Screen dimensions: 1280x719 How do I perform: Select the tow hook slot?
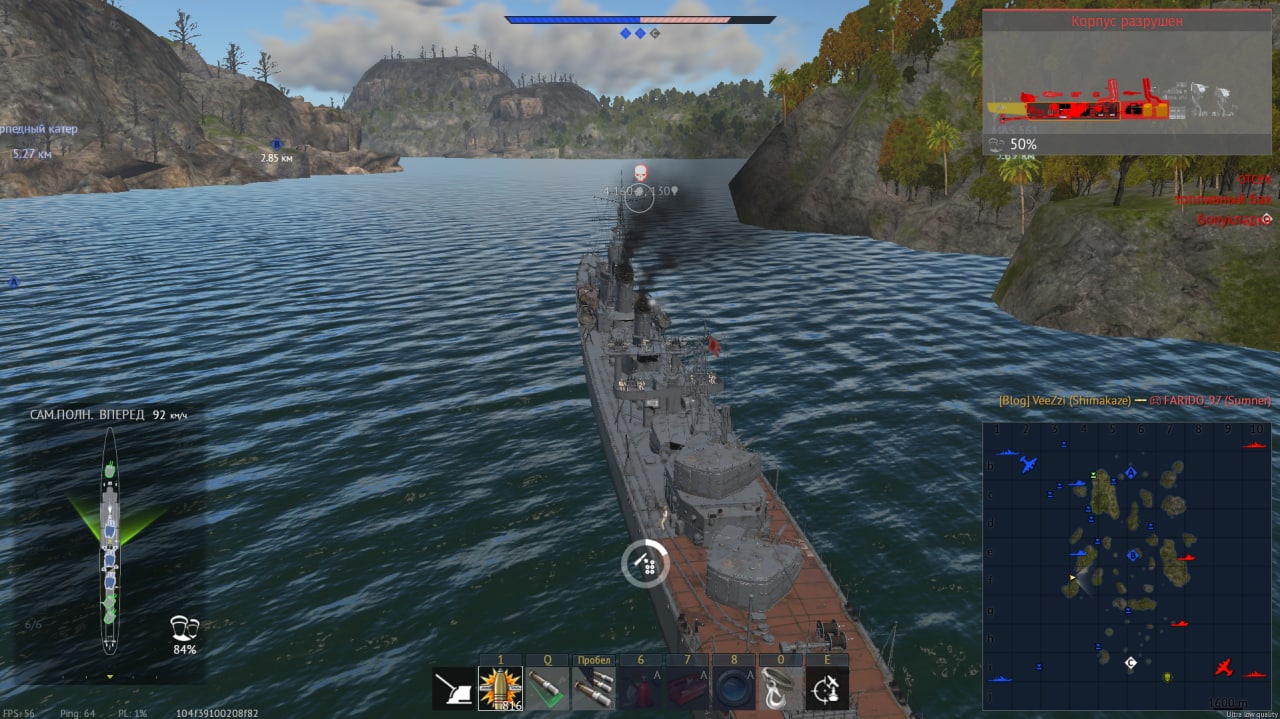[x=780, y=689]
